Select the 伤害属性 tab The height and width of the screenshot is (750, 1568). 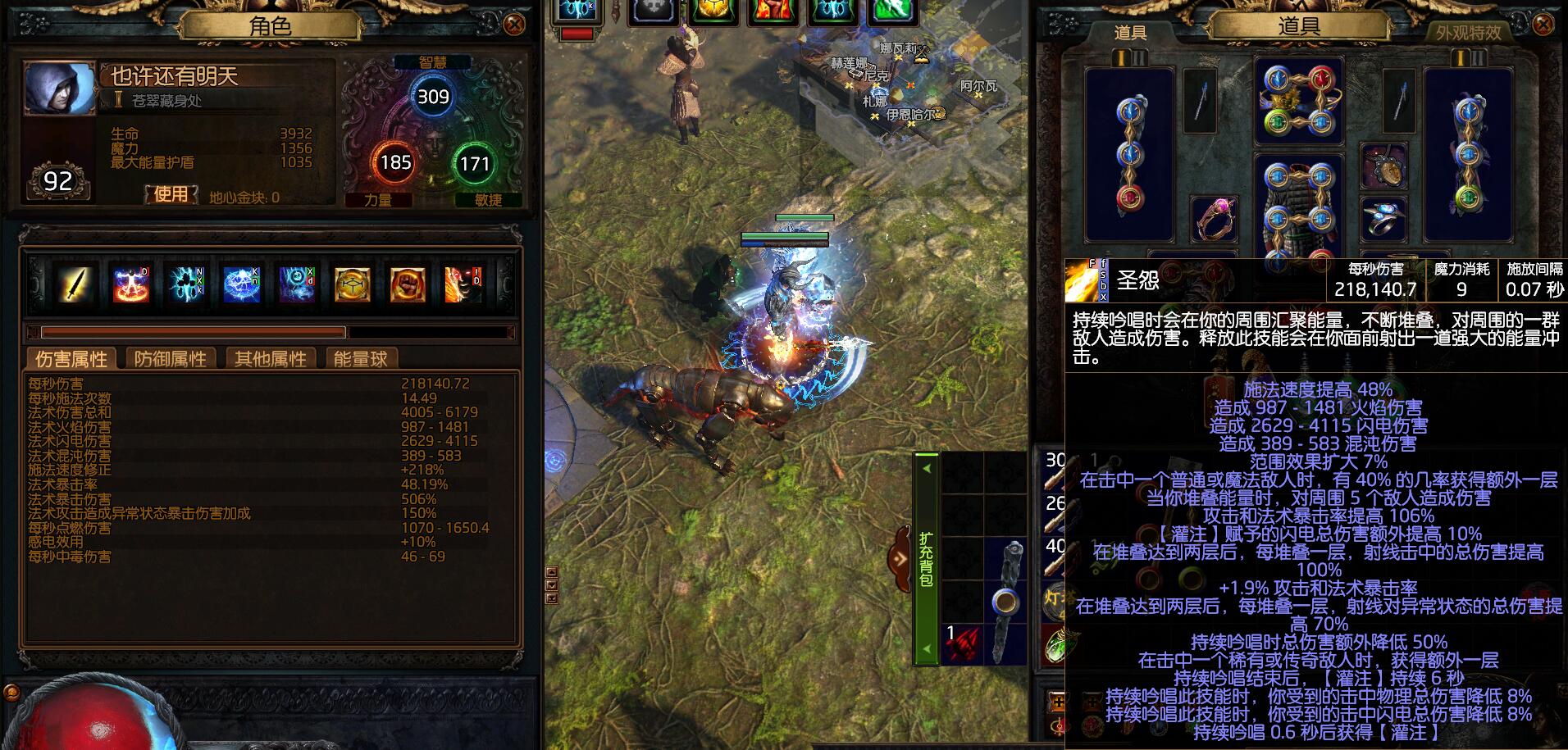click(x=71, y=359)
